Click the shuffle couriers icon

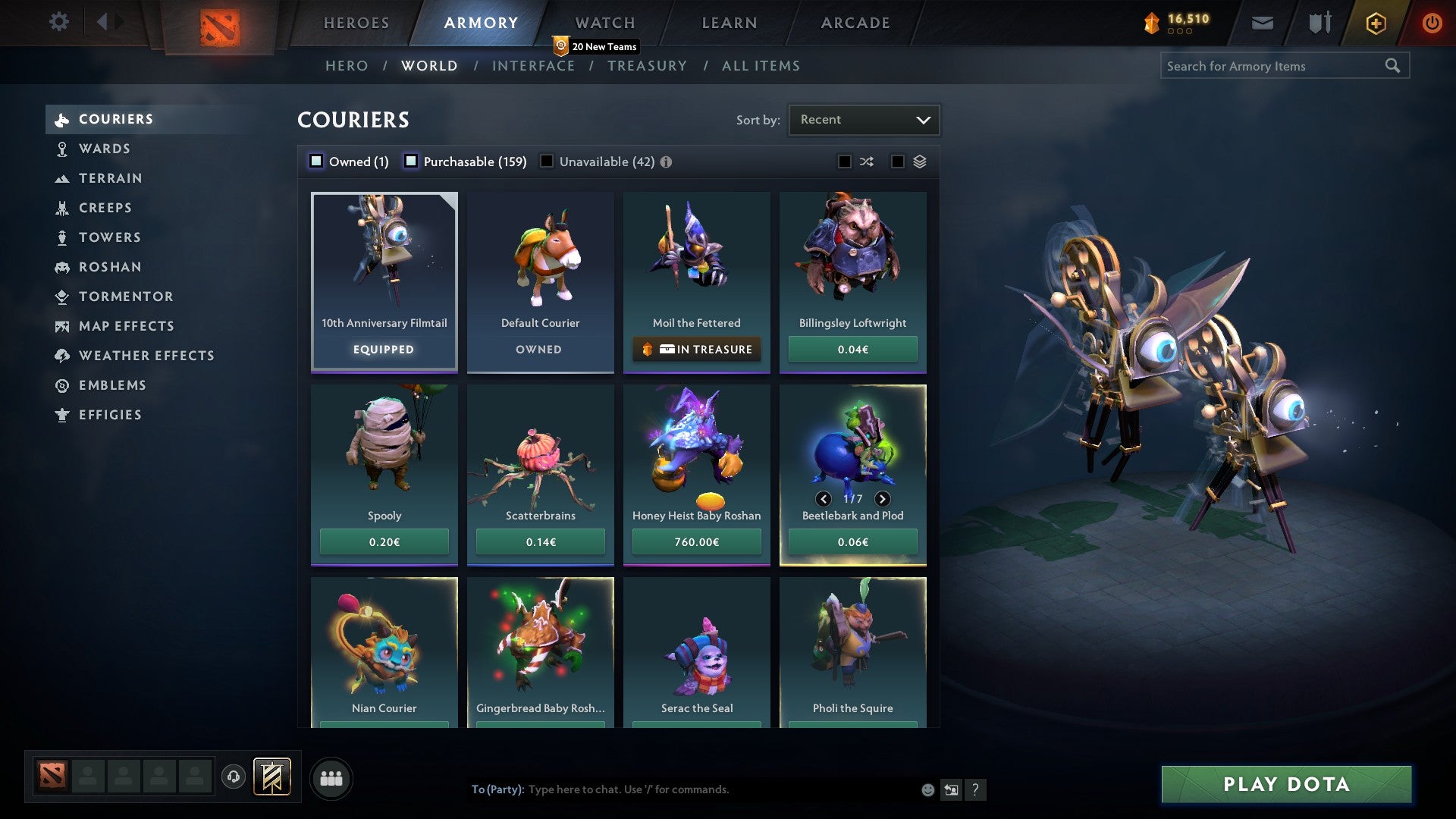(866, 162)
